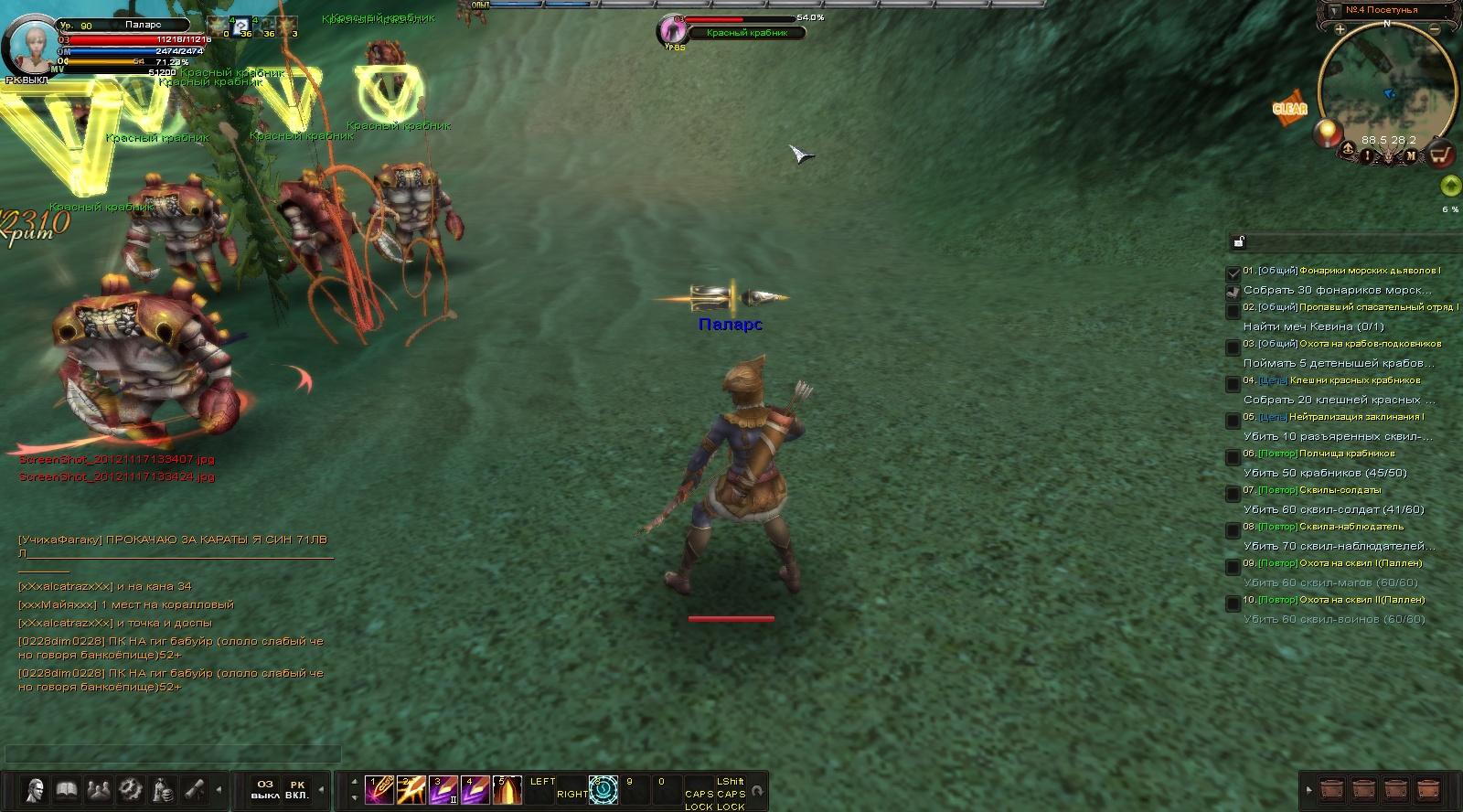
Task: Click the player portrait Паларс
Action: (33, 44)
